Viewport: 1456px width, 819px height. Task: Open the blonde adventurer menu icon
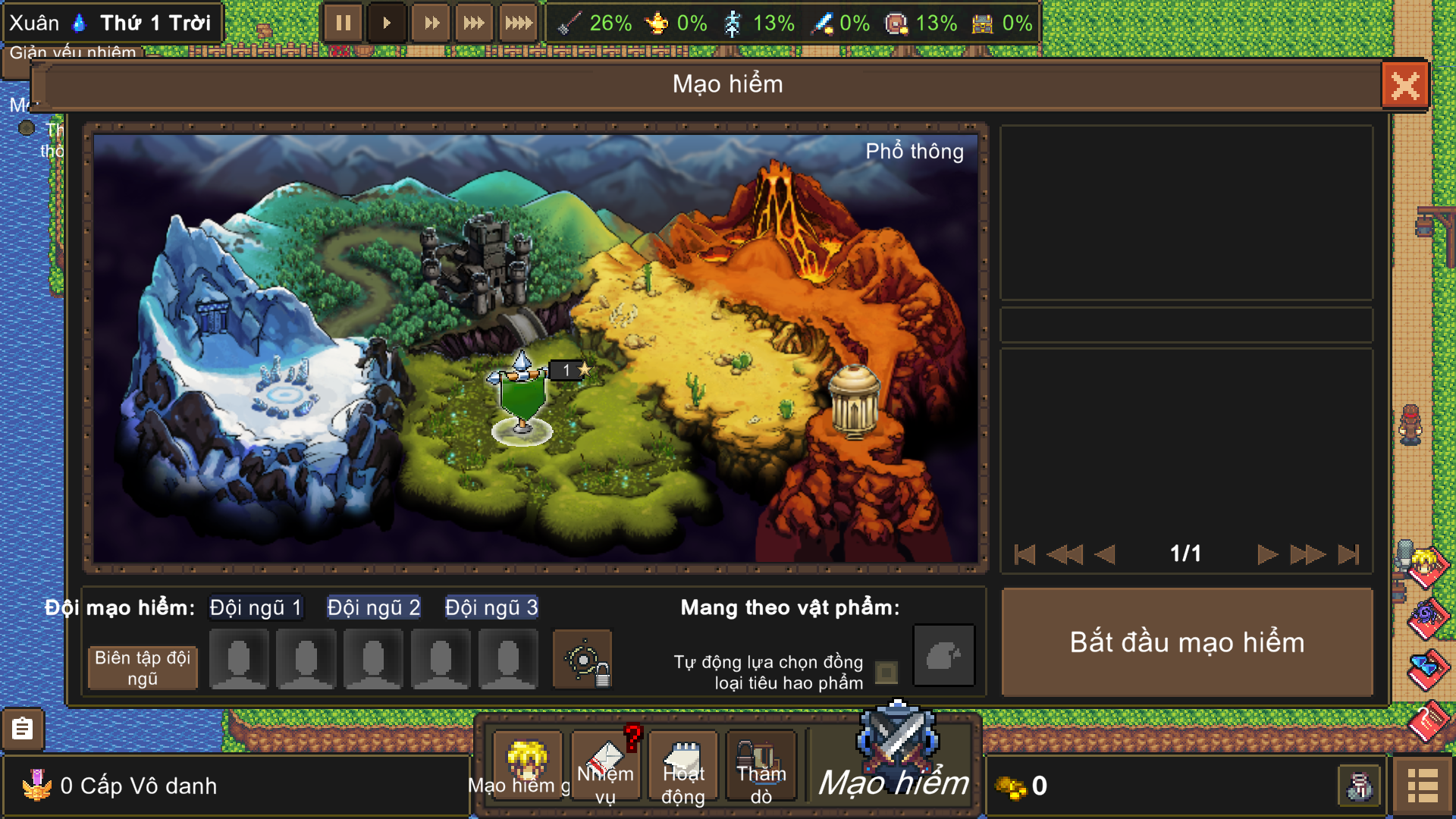527,762
